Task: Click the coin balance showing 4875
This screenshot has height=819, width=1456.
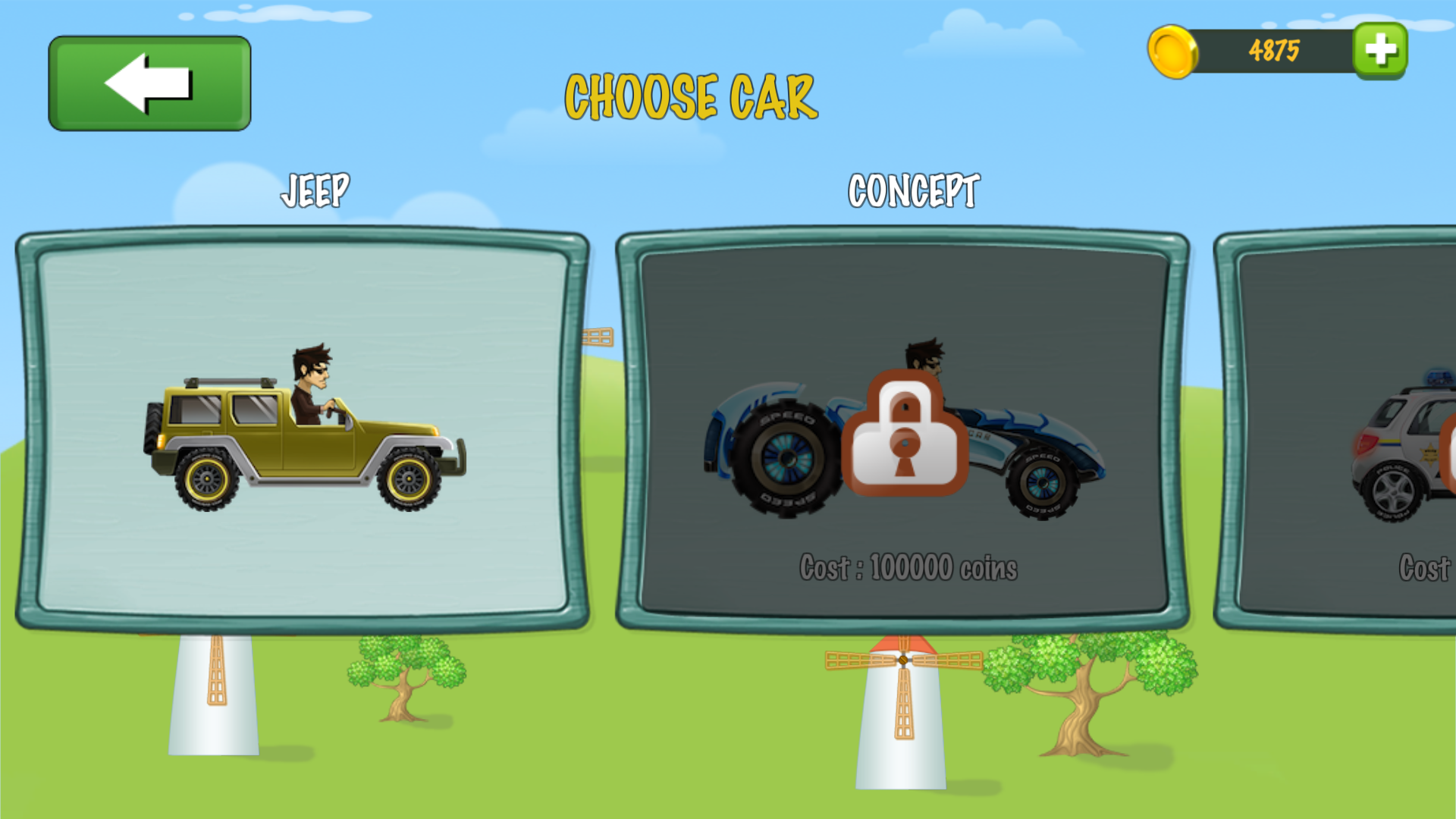Action: click(x=1274, y=51)
